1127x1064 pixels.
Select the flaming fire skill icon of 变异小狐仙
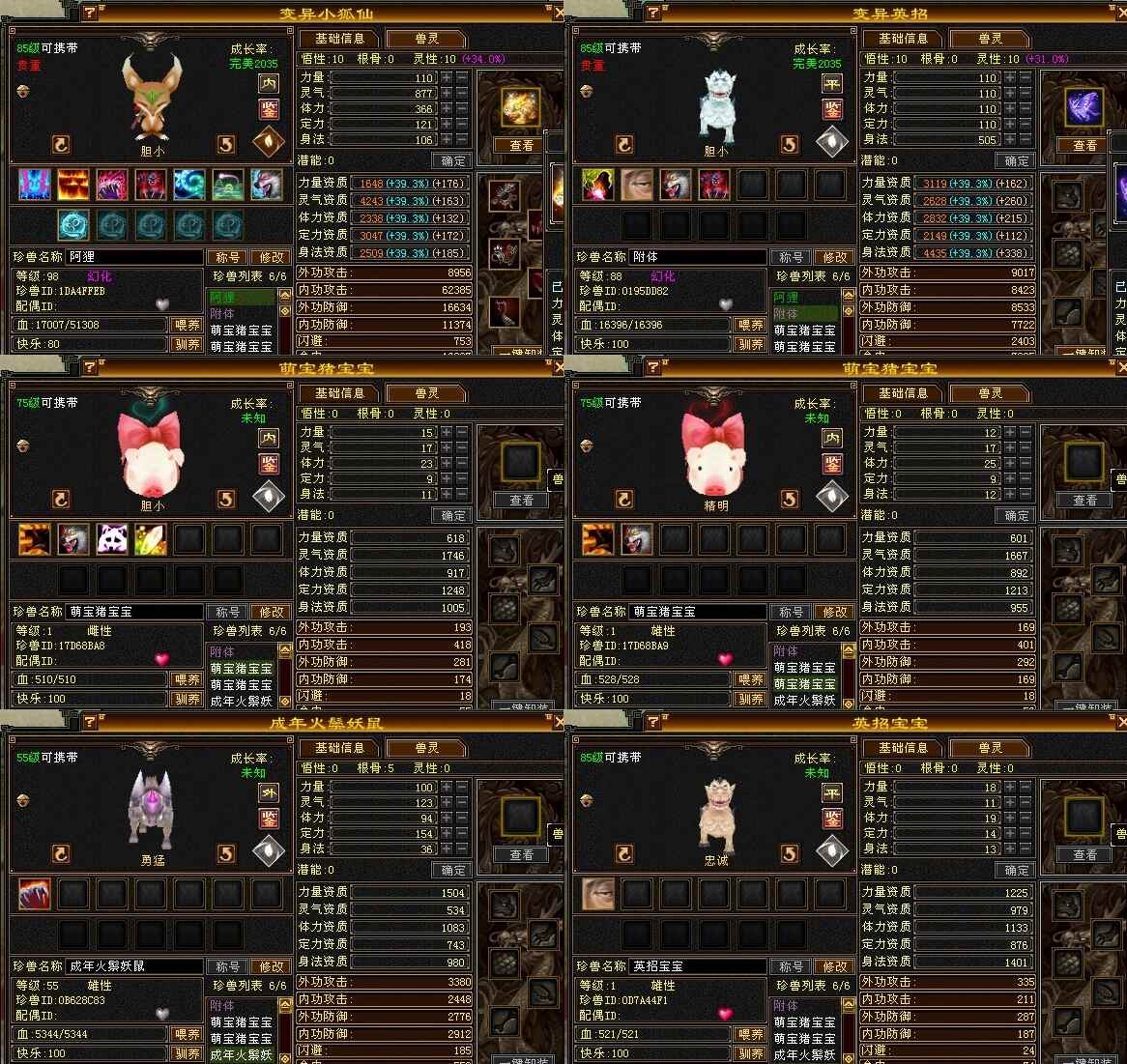coord(73,184)
